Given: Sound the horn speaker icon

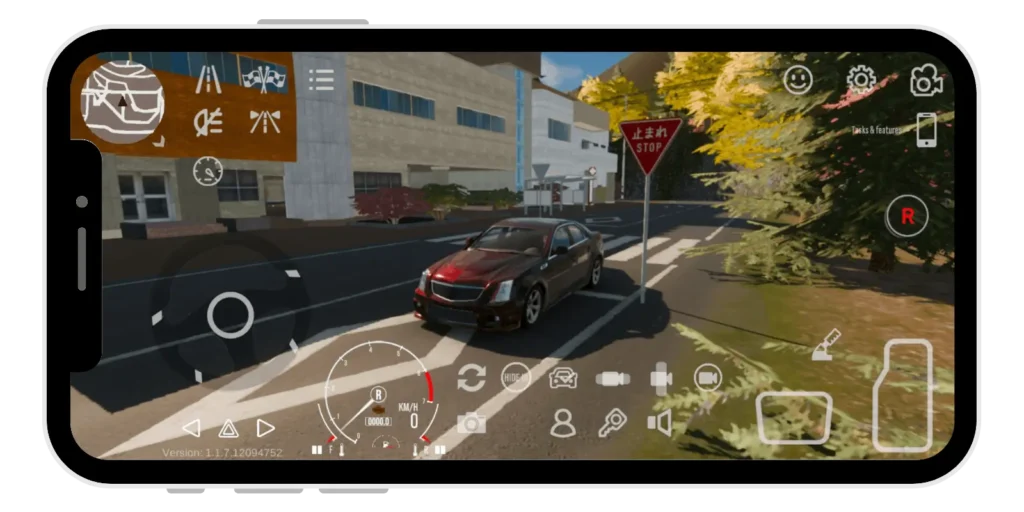Looking at the screenshot, I should click(660, 423).
